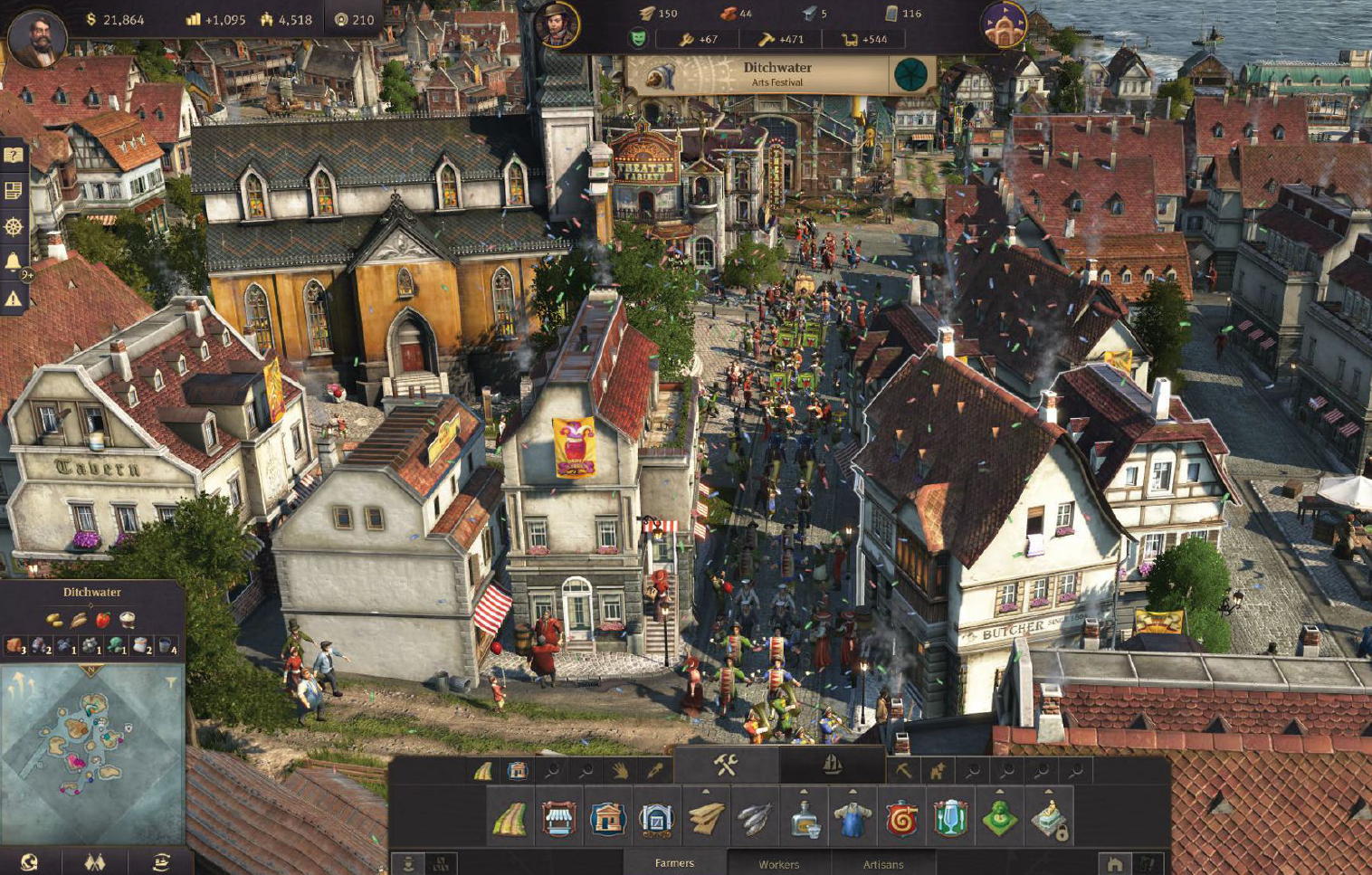Open the trade routes ship button
1372x875 pixels.
pyautogui.click(x=161, y=861)
